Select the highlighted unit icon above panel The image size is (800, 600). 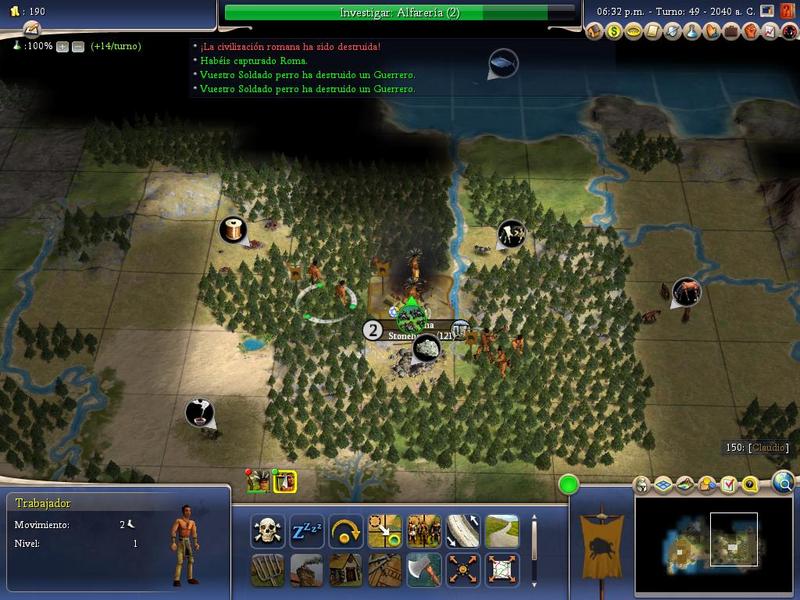tap(284, 481)
